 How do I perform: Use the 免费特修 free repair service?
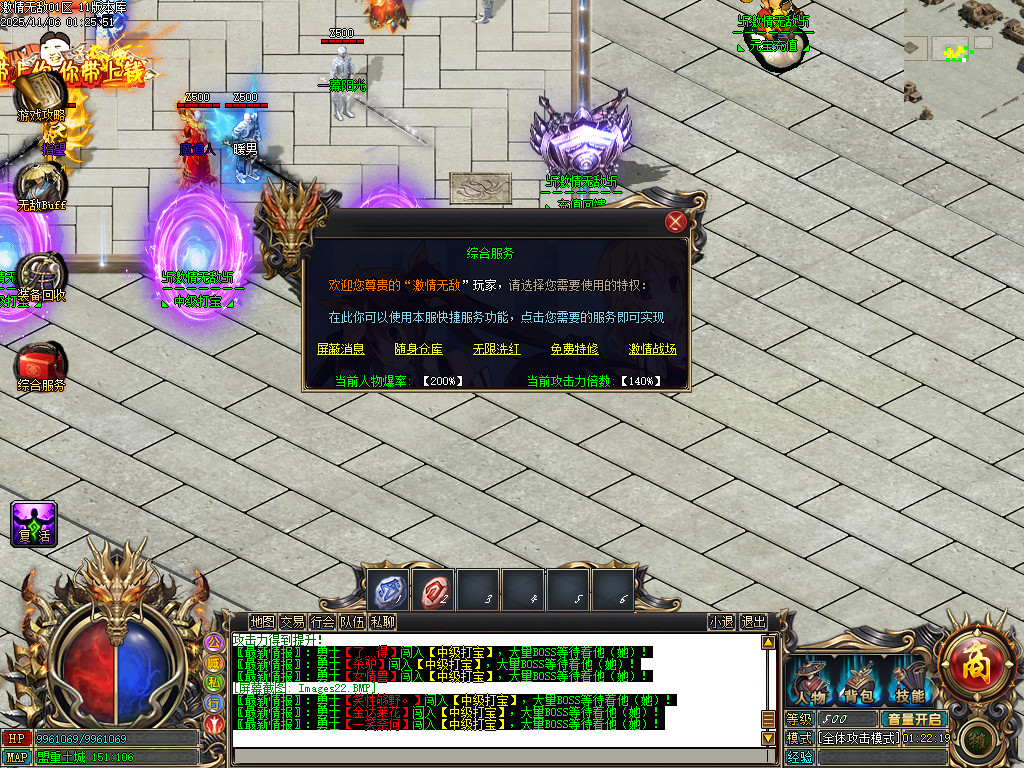point(575,349)
